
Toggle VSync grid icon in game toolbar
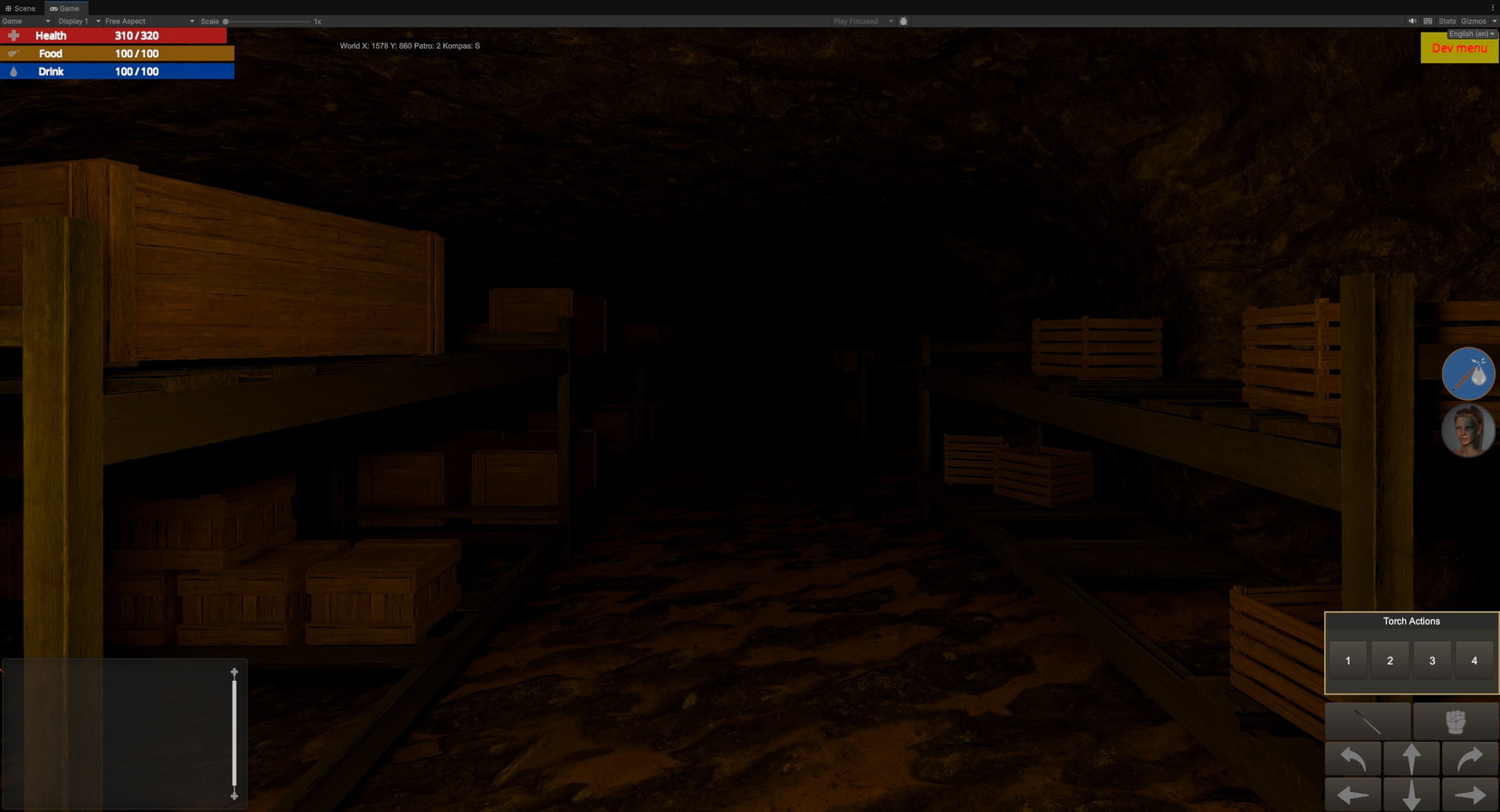[1429, 21]
